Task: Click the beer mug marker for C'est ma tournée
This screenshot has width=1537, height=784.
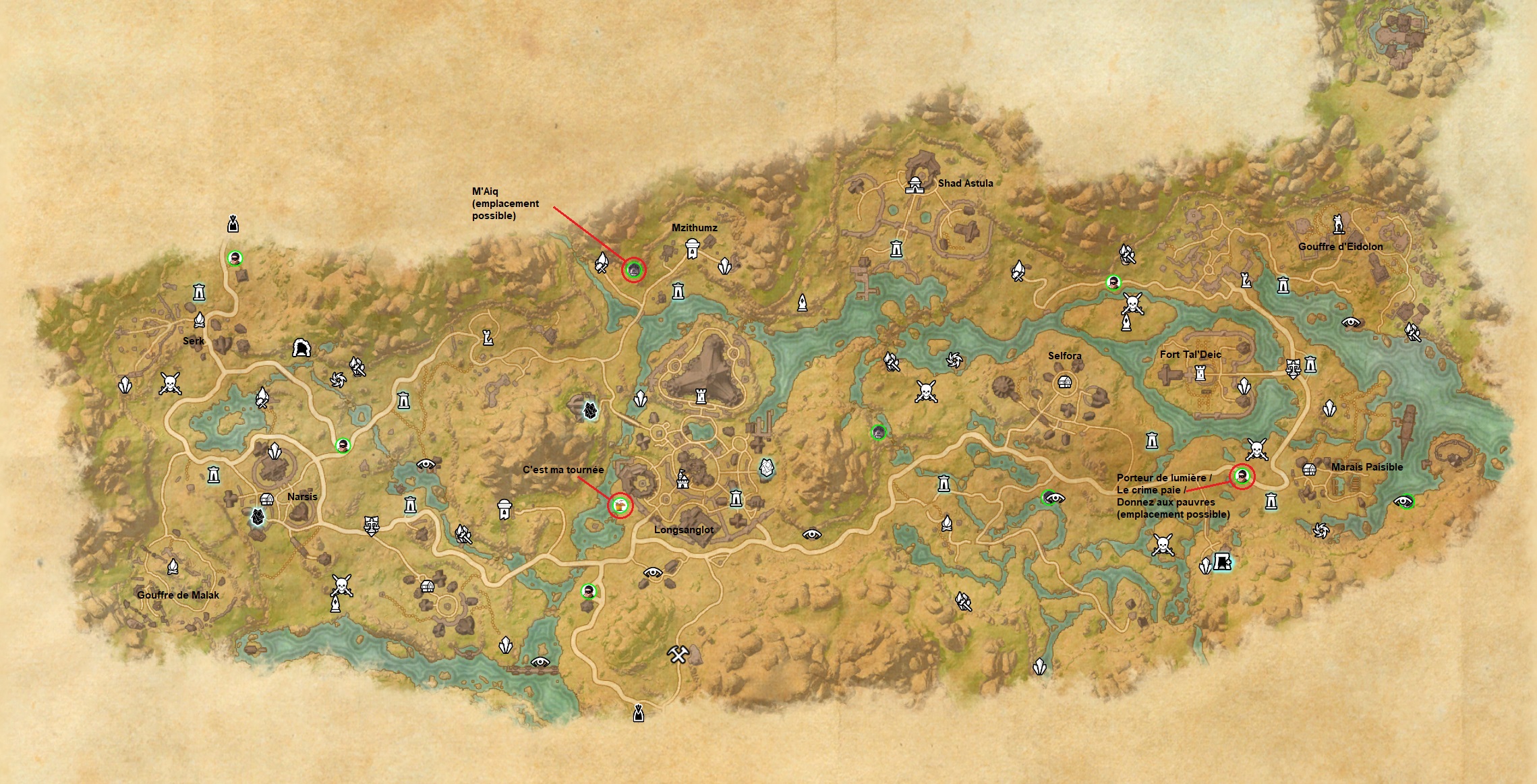Action: [x=620, y=505]
